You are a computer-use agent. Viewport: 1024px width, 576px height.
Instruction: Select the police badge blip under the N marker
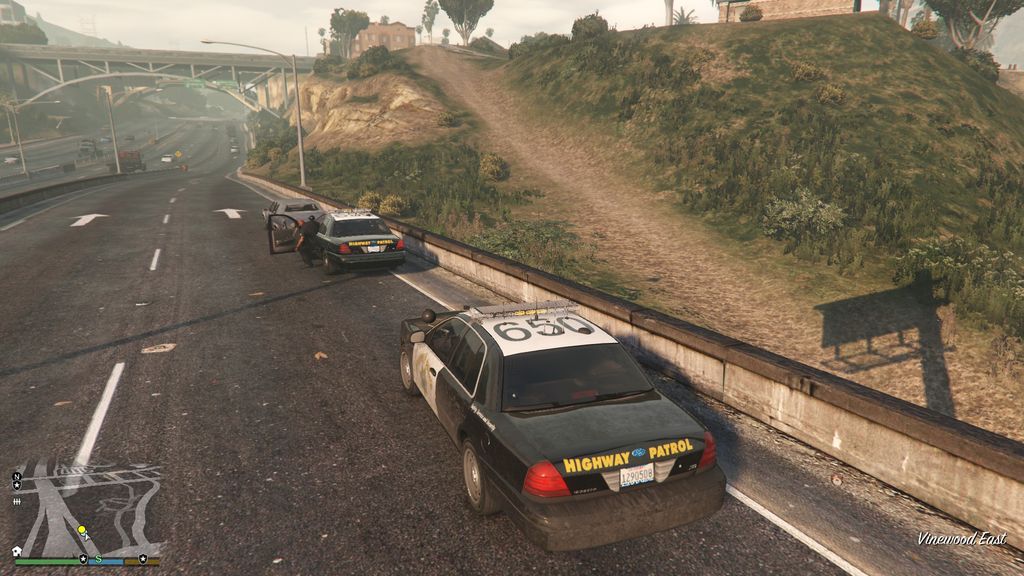coord(17,487)
